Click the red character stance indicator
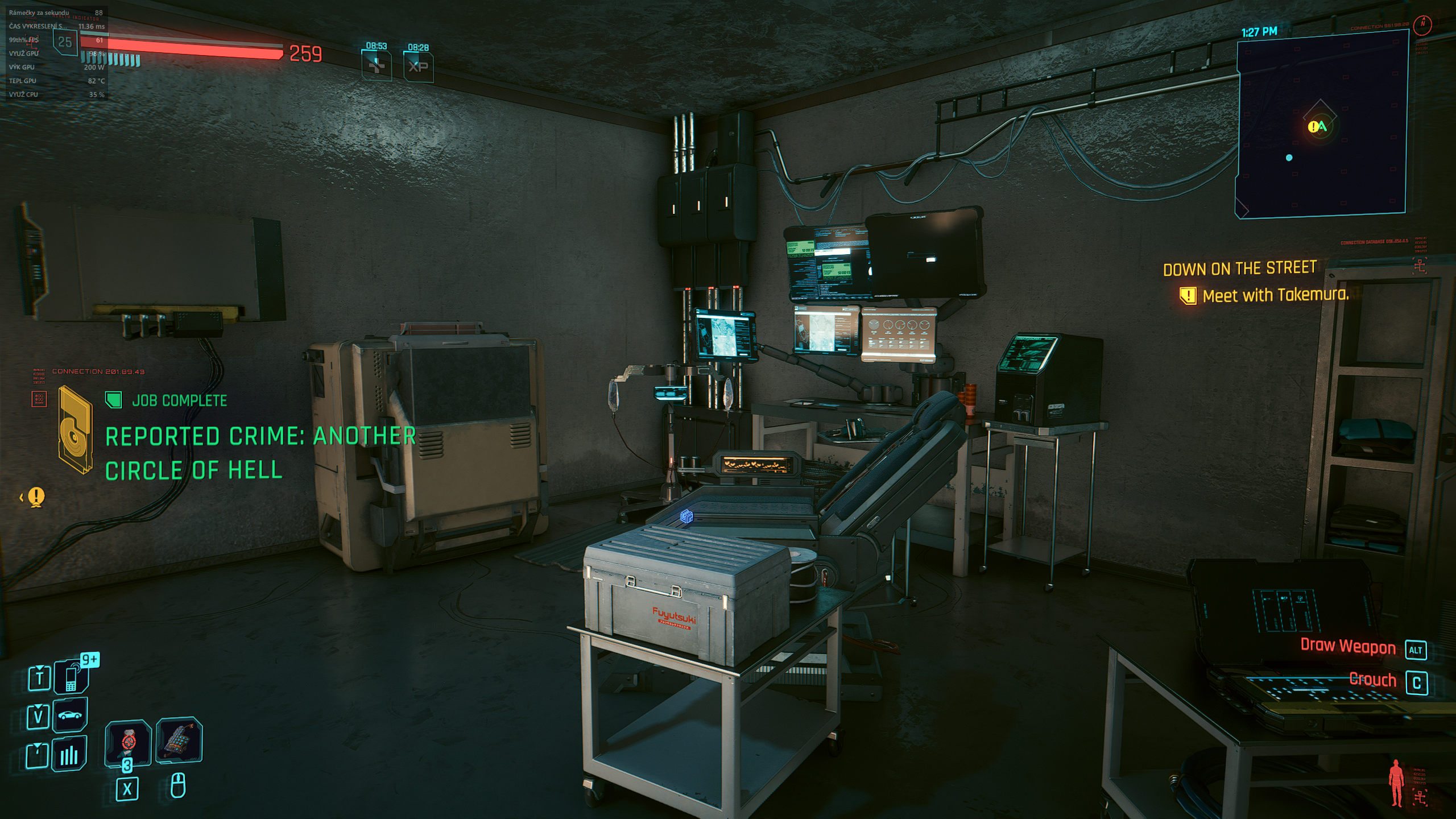 point(1395,783)
